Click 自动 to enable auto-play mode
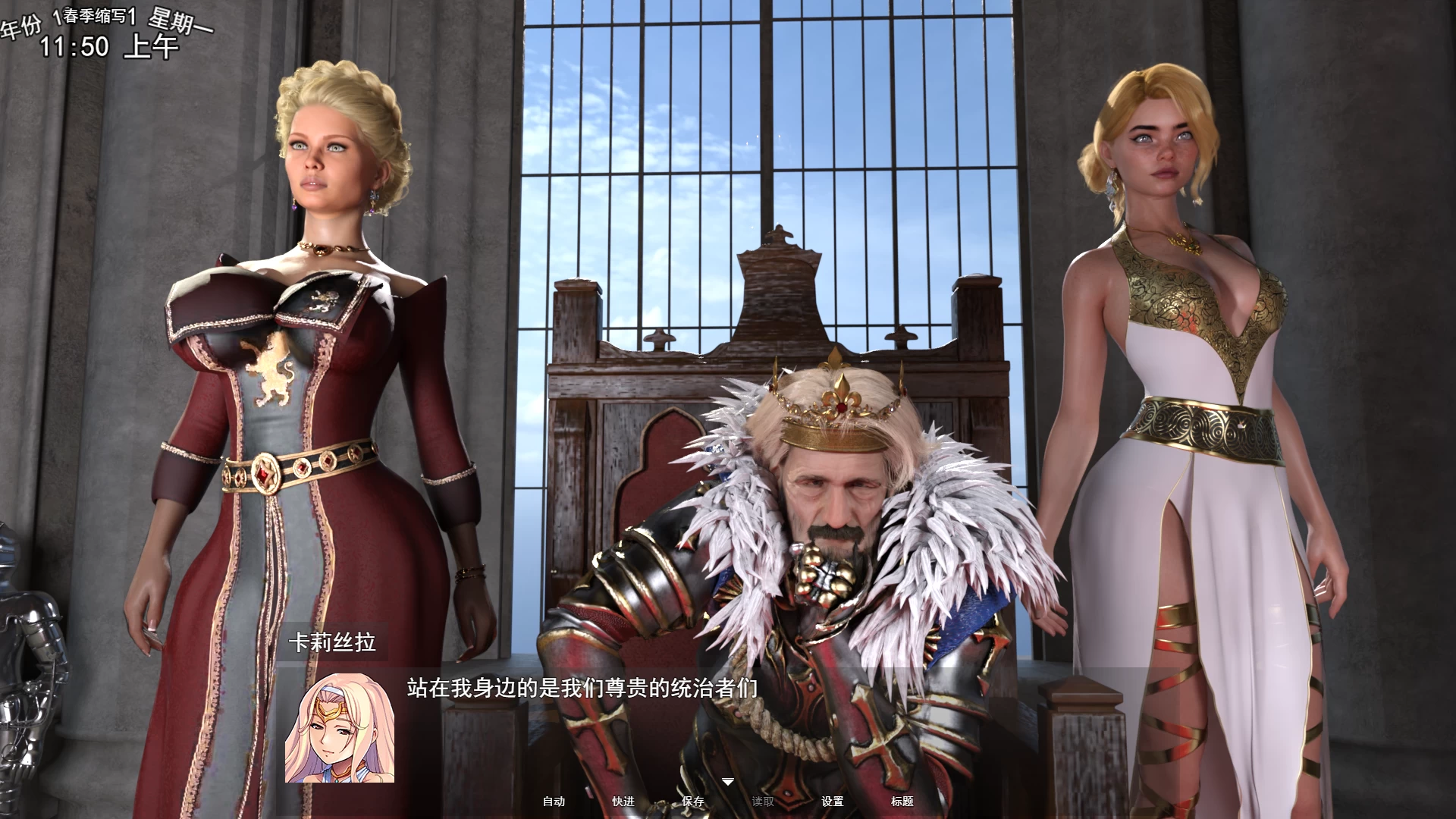 (556, 800)
